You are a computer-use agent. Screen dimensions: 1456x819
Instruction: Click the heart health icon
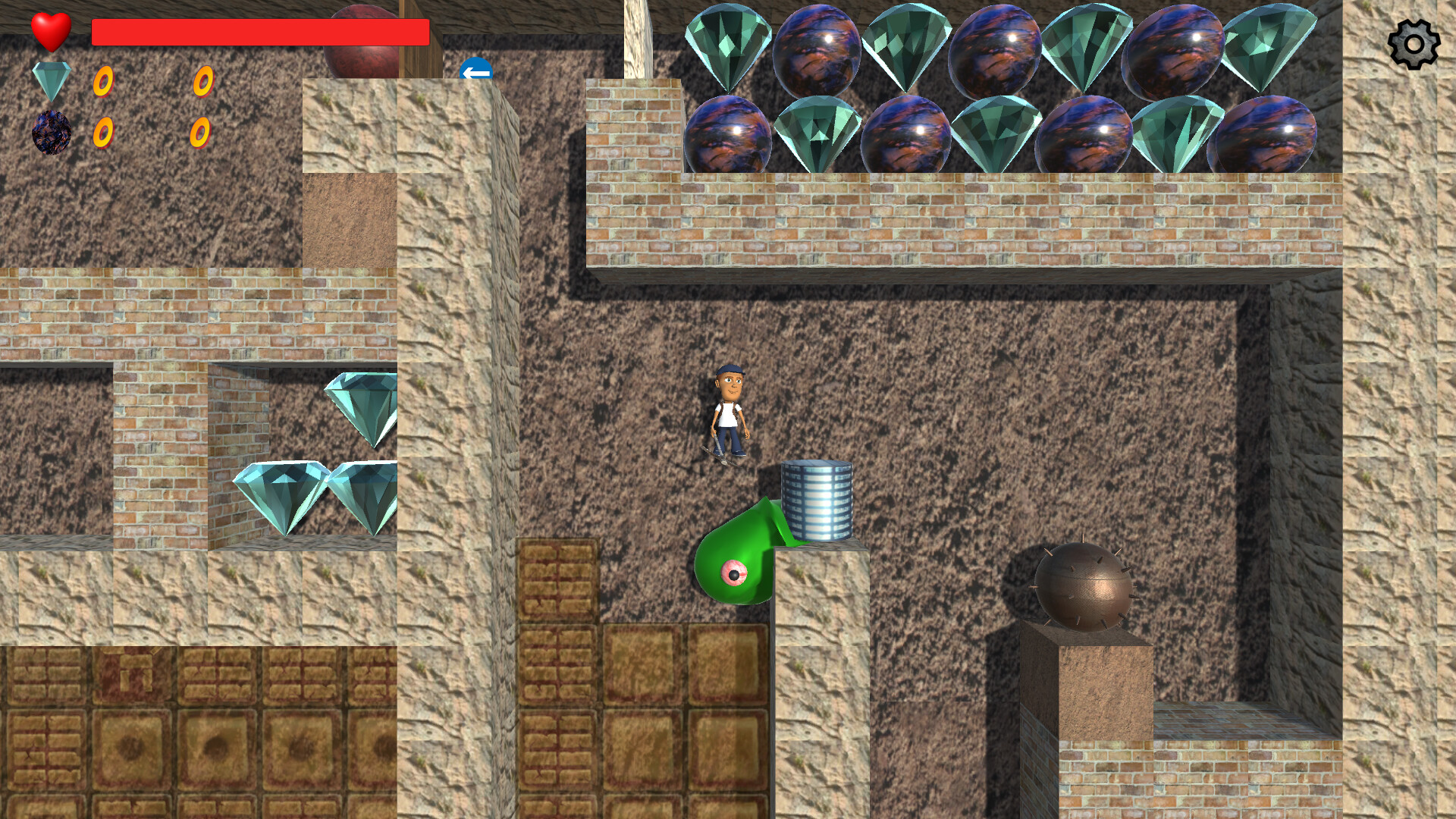point(50,32)
